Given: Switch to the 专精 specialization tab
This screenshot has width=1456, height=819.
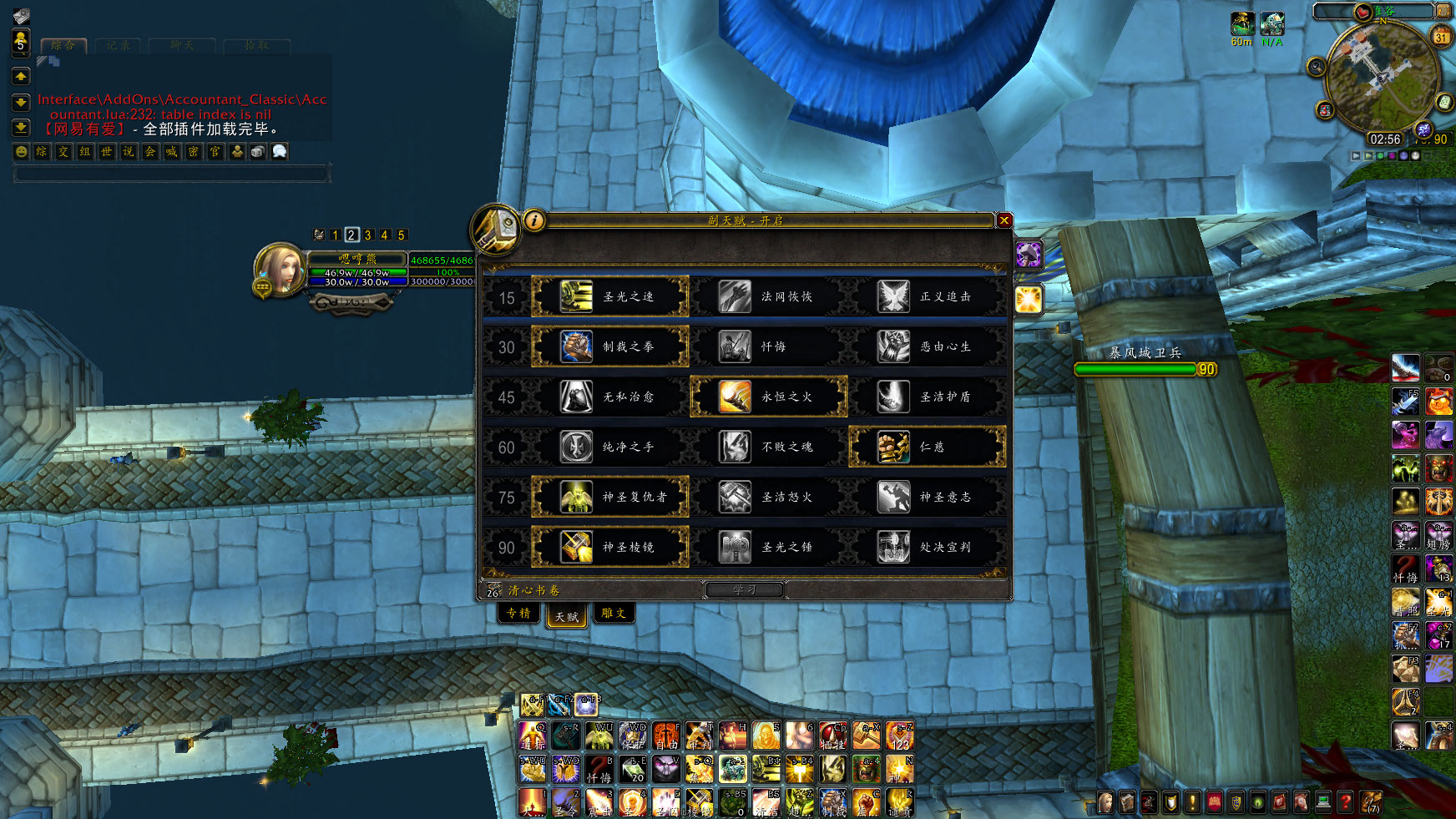Looking at the screenshot, I should pyautogui.click(x=518, y=614).
